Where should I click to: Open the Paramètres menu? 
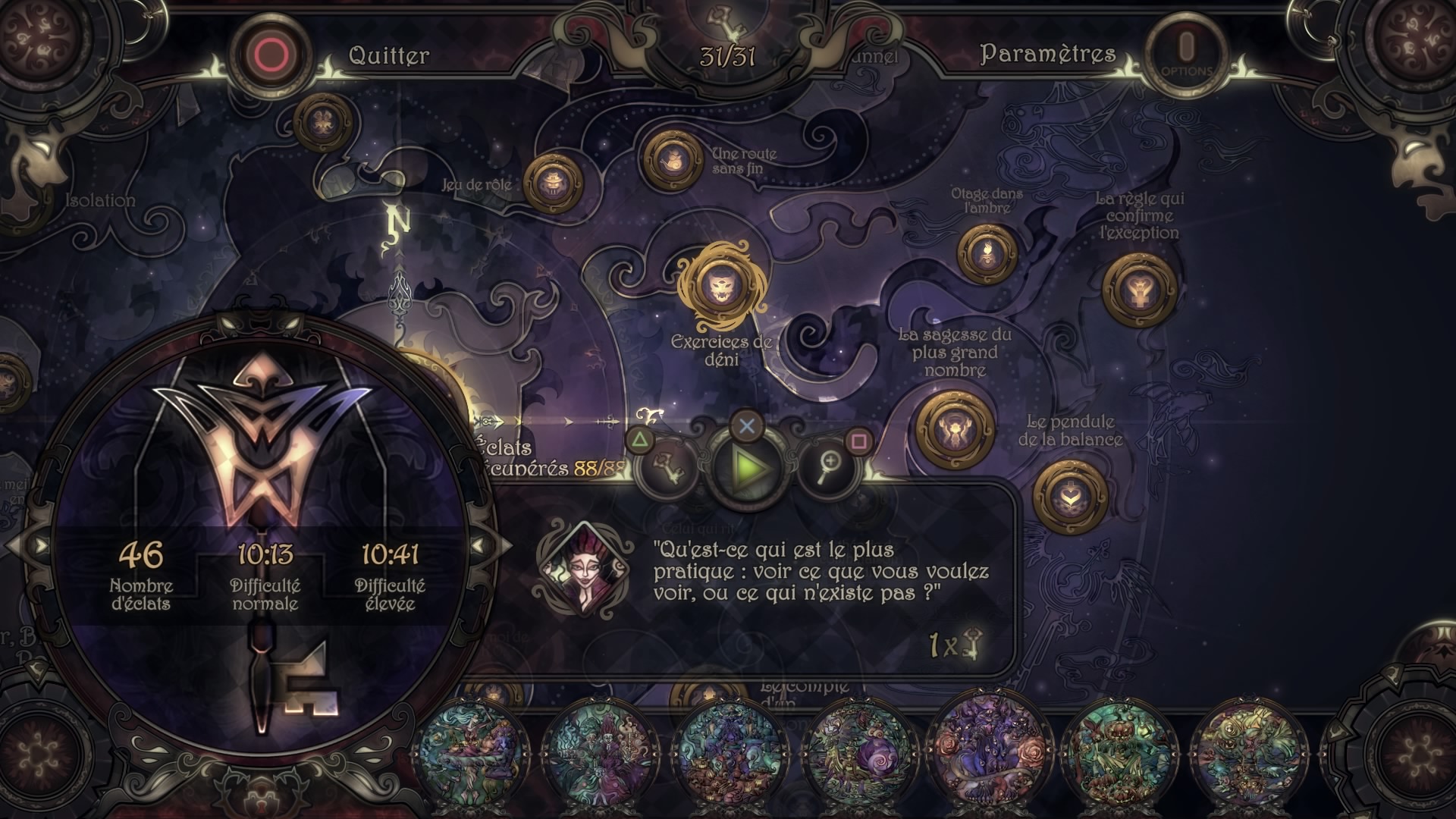click(1047, 54)
